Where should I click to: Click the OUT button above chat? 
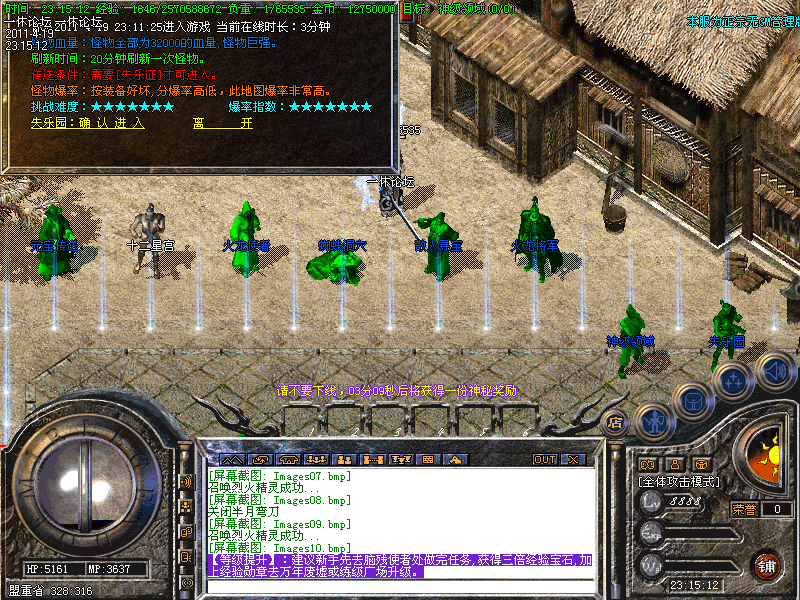coord(544,460)
